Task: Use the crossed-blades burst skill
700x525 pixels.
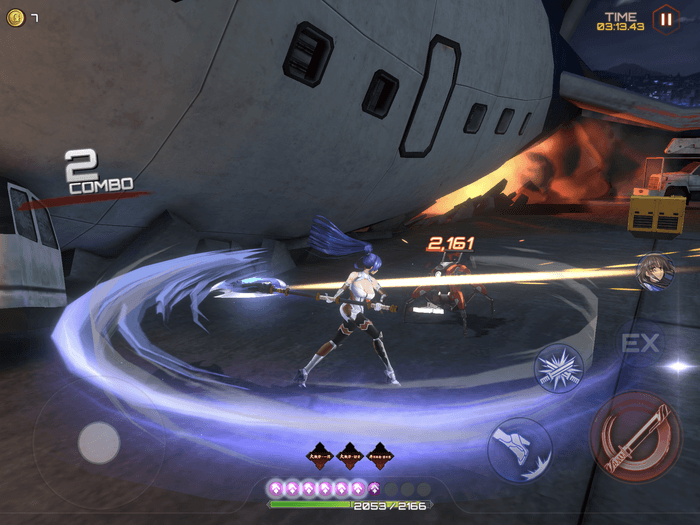Action: coord(560,367)
